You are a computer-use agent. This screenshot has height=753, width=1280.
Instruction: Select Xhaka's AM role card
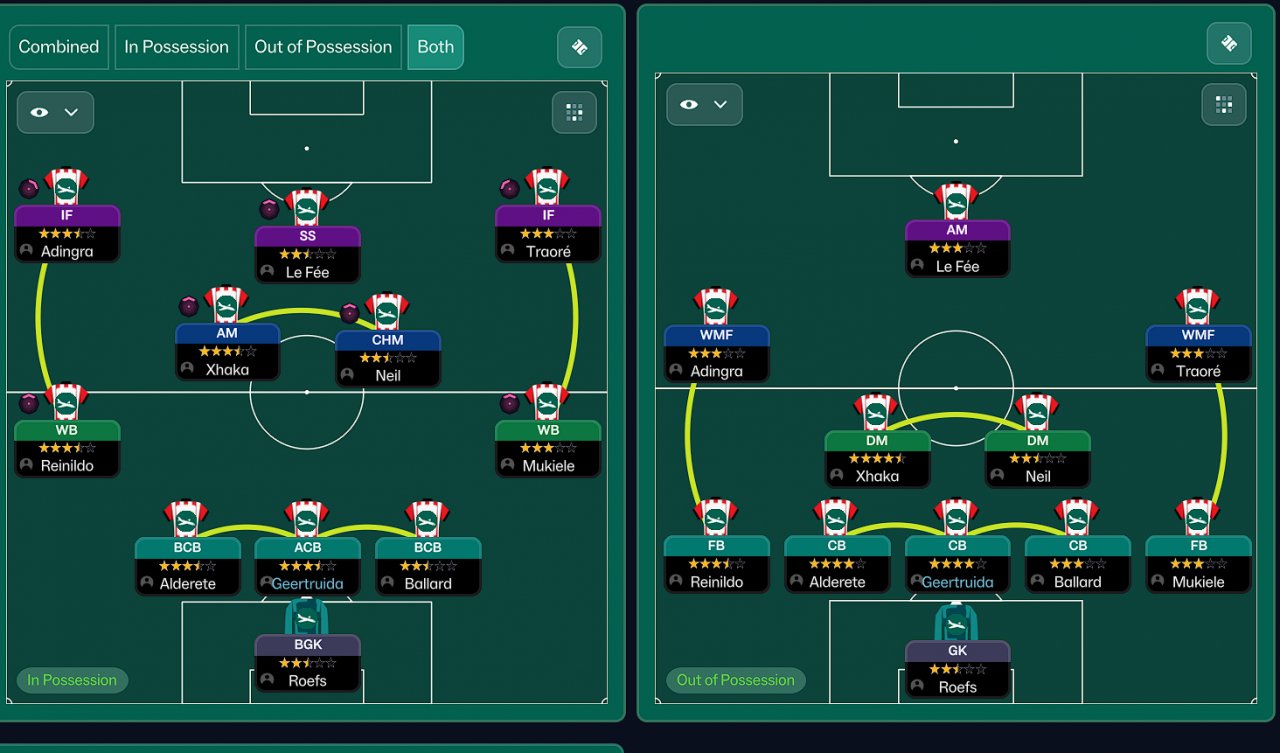click(x=227, y=351)
